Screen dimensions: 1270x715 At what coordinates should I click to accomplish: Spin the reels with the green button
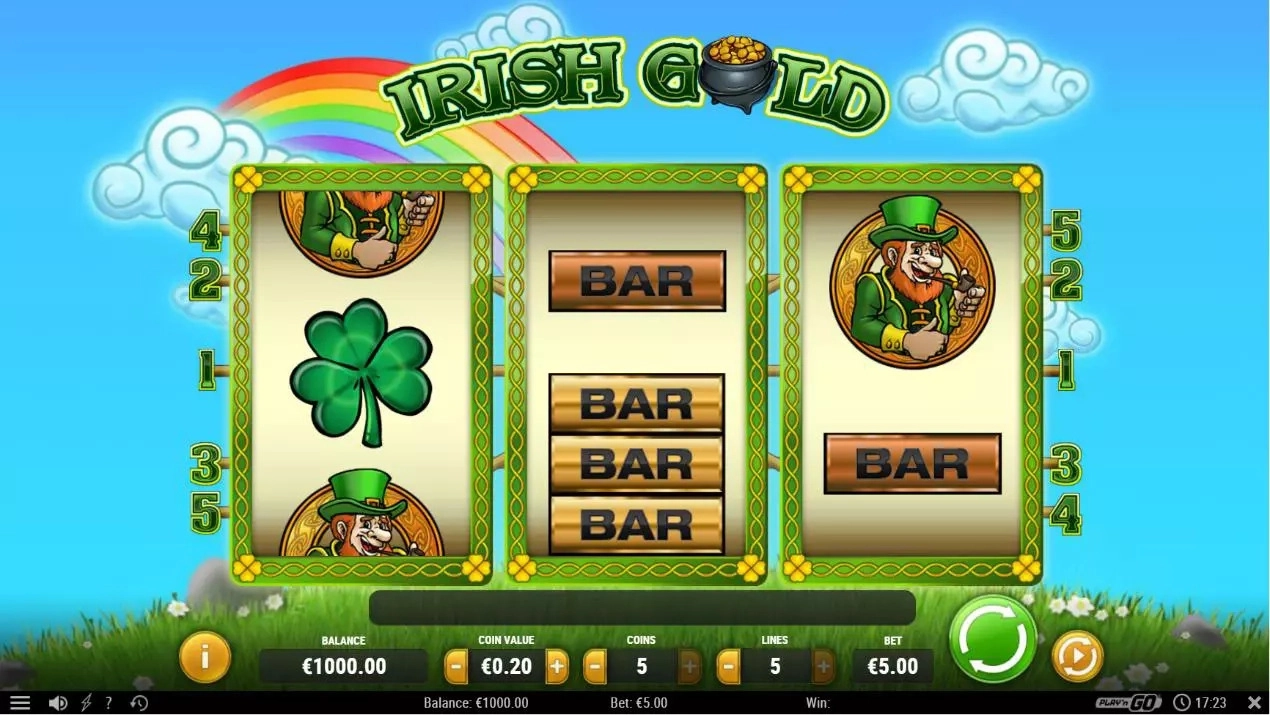point(994,640)
